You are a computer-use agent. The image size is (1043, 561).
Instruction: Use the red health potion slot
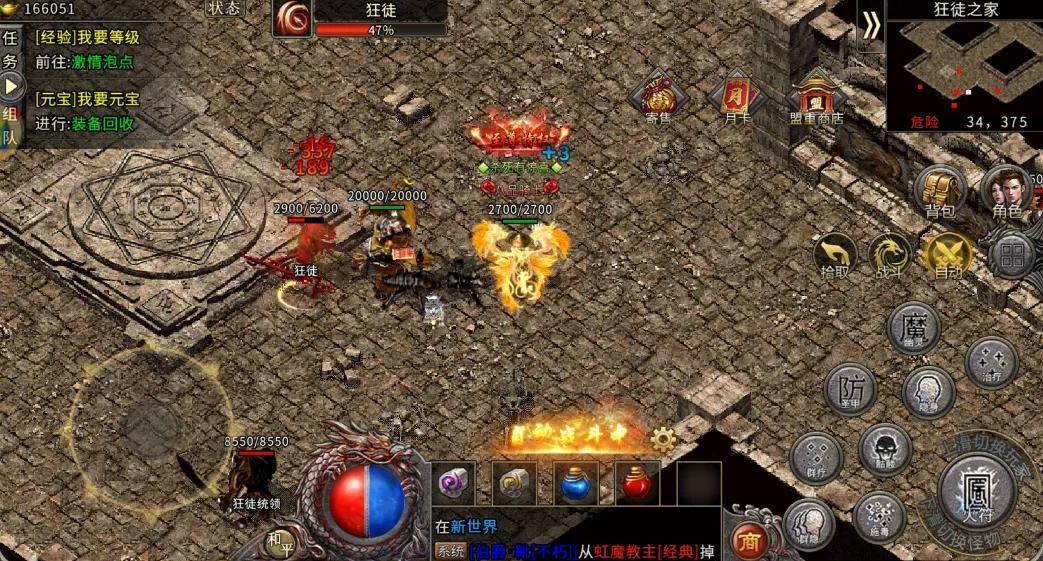tap(636, 483)
